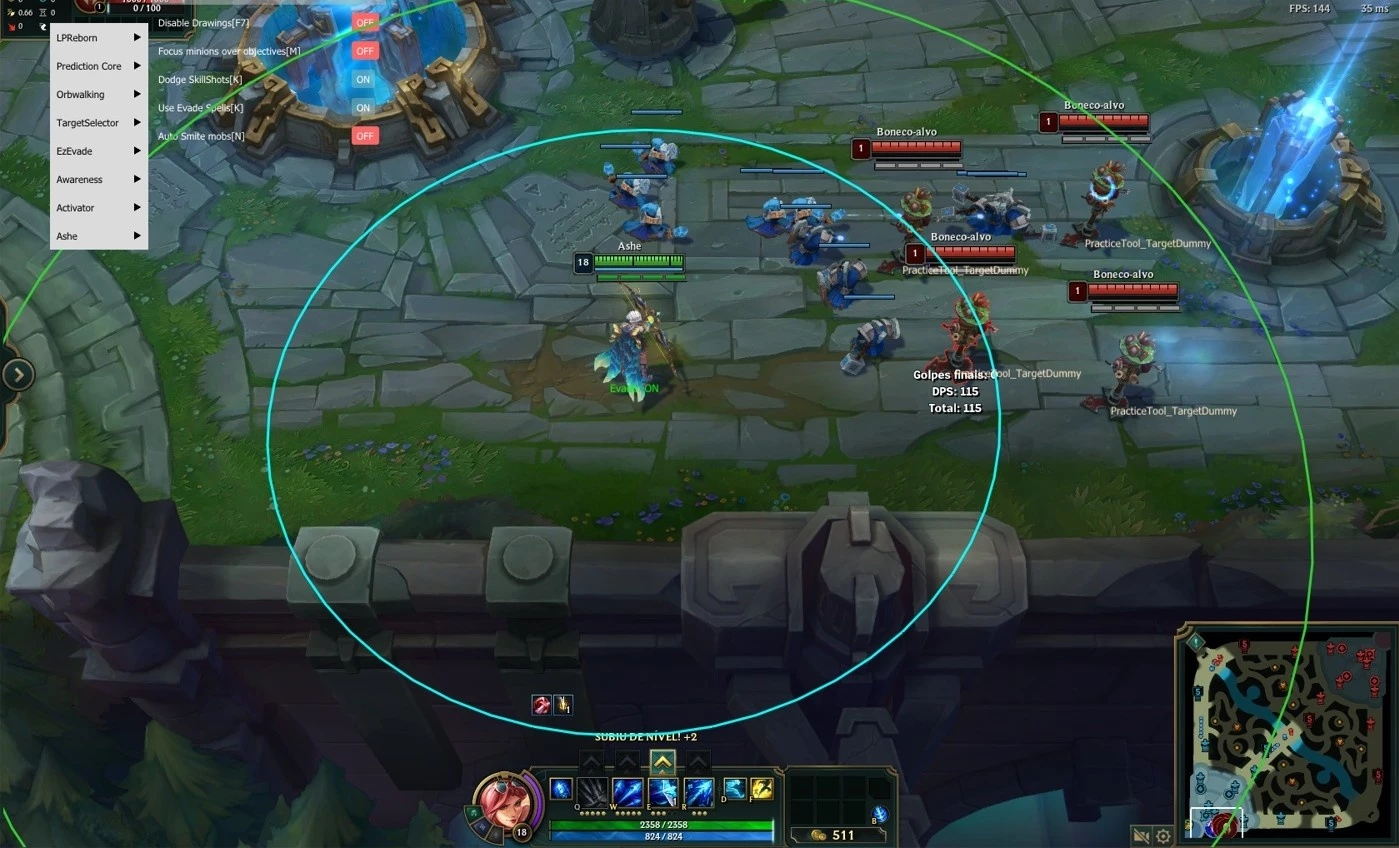
Task: Click the level-up arrow above the E ability
Action: 662,762
